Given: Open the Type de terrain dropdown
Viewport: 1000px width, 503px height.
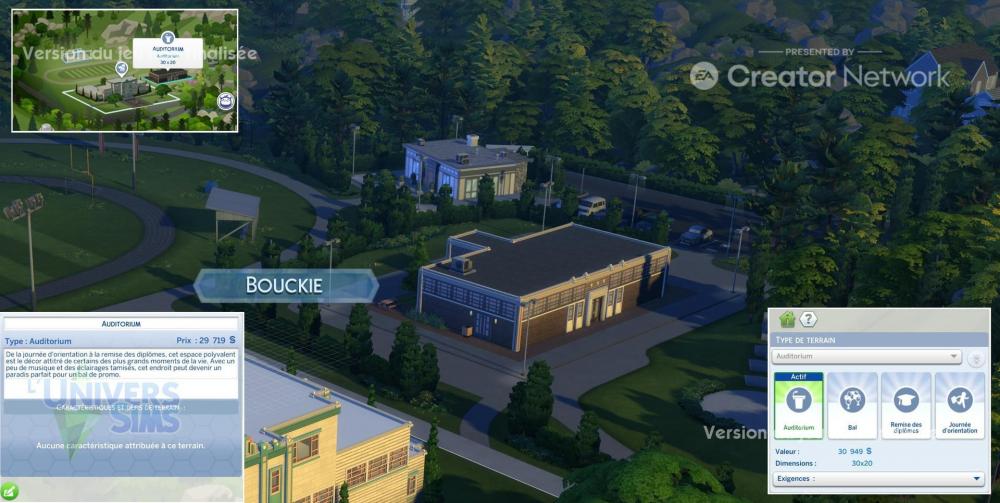Looking at the screenshot, I should tap(867, 356).
